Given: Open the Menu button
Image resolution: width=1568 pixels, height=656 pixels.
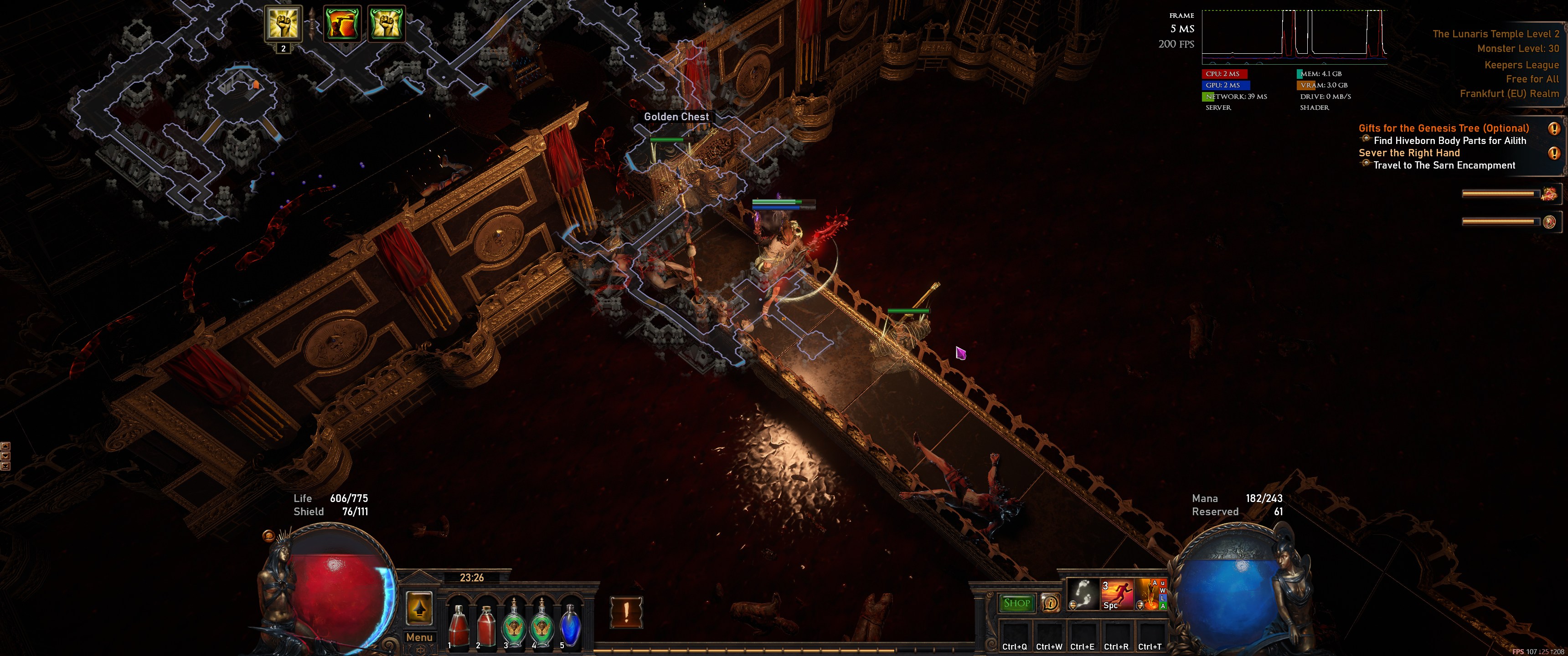Looking at the screenshot, I should point(419,637).
